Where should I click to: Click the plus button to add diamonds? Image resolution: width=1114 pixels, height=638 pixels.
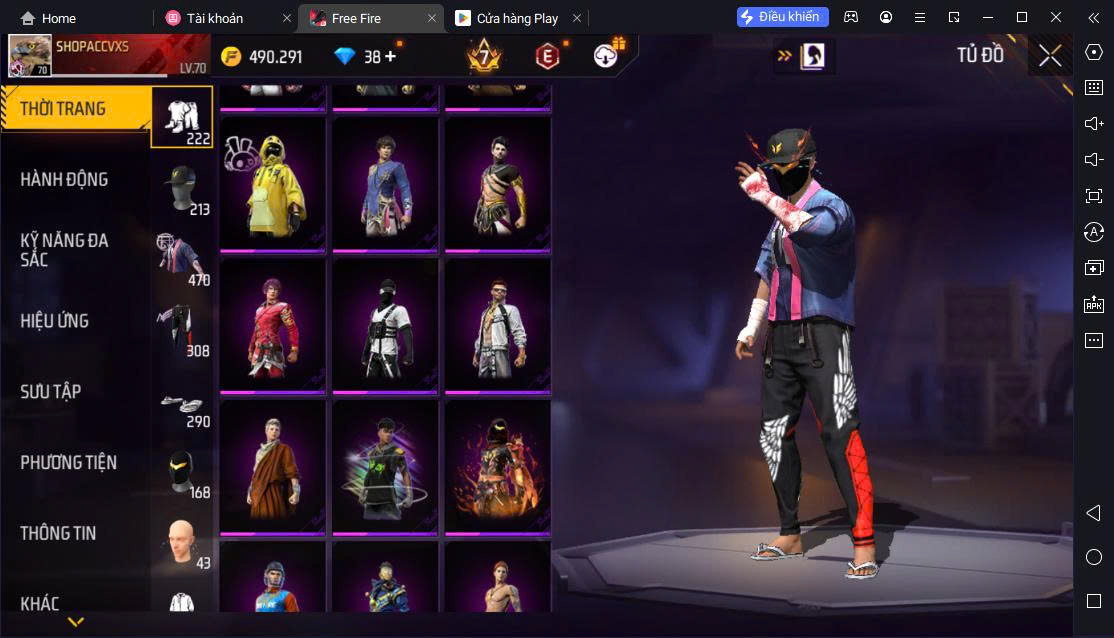pyautogui.click(x=390, y=57)
